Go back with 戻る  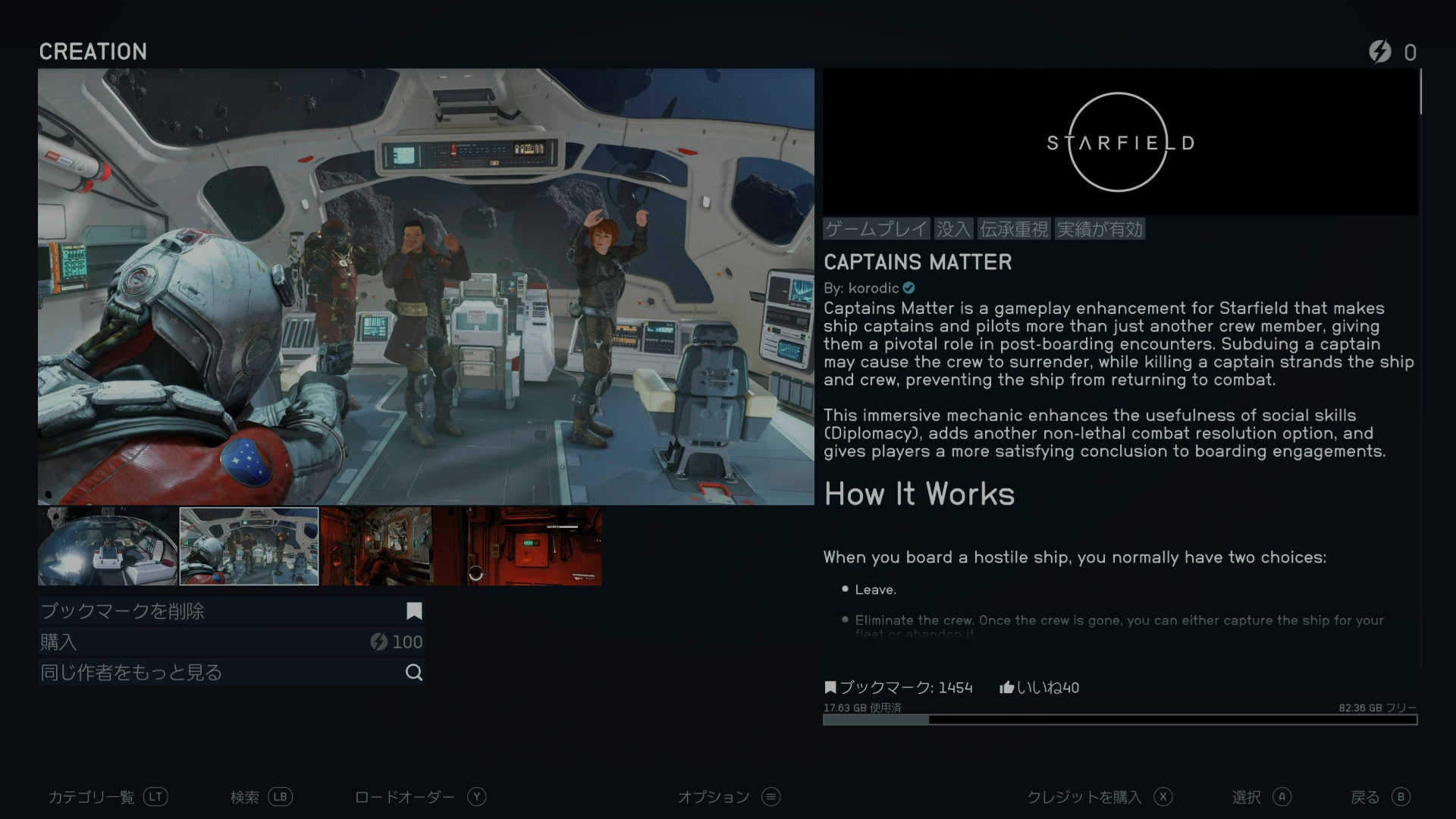coord(1380,797)
